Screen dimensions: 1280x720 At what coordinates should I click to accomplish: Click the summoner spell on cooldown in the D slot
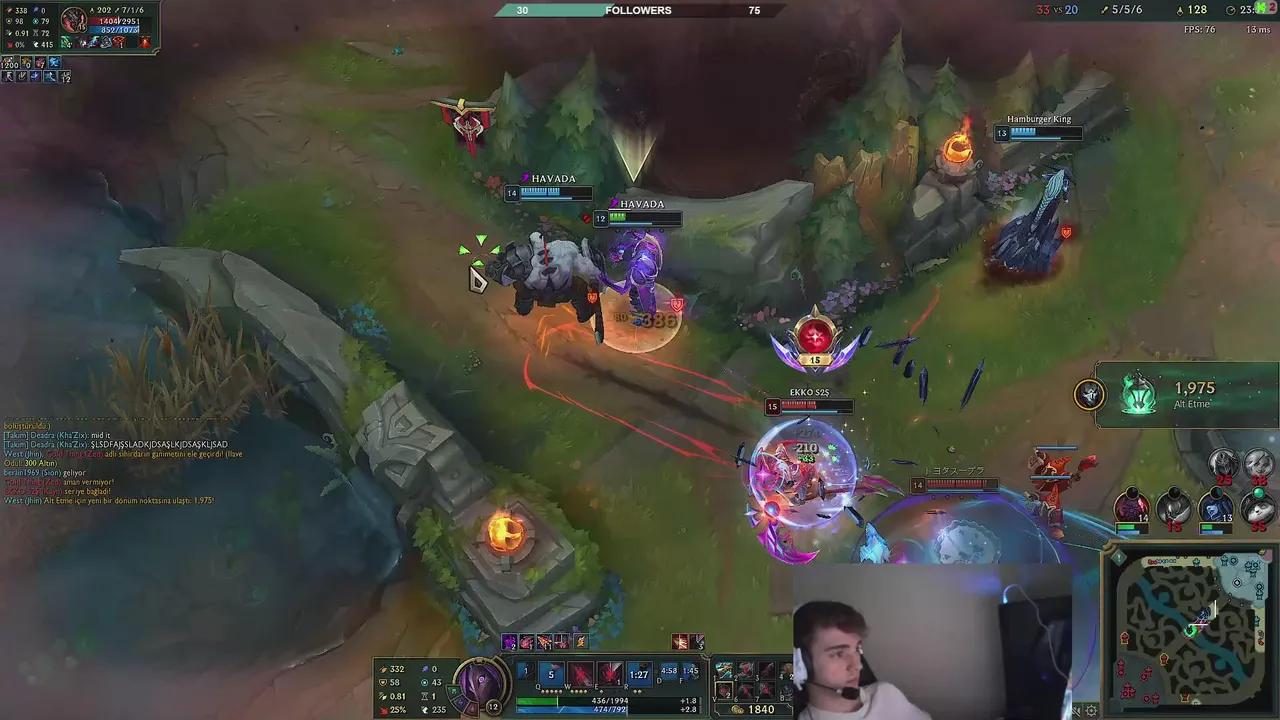point(668,670)
